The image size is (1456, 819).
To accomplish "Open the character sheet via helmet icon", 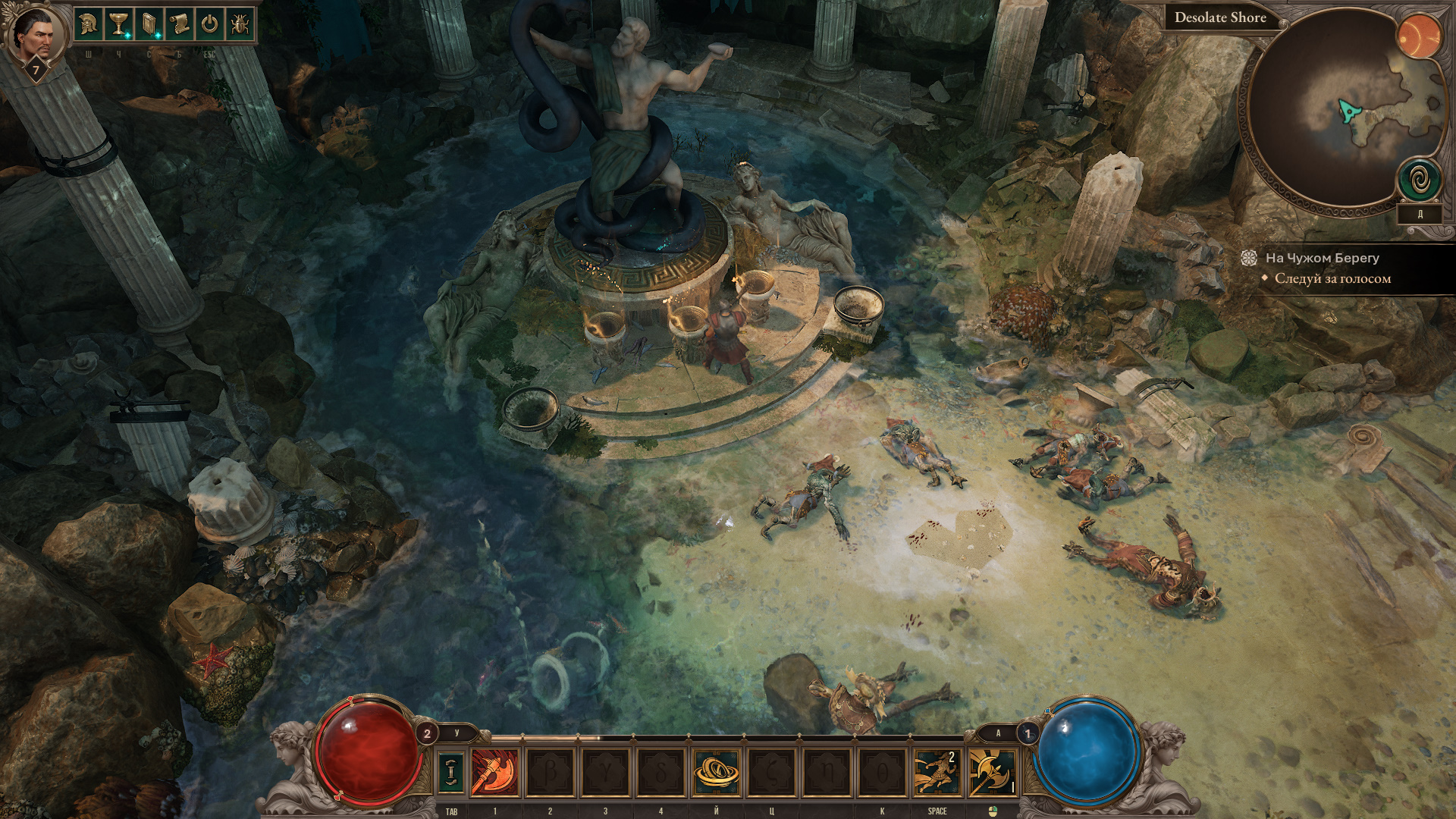I will (x=88, y=25).
